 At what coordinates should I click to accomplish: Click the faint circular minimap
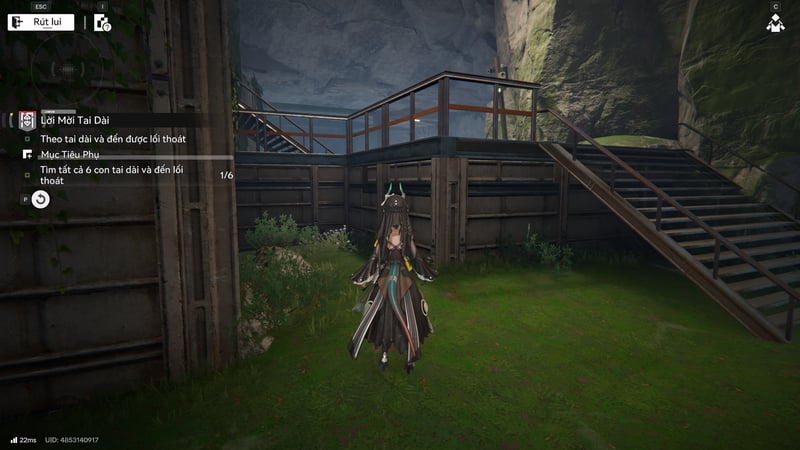[x=62, y=70]
